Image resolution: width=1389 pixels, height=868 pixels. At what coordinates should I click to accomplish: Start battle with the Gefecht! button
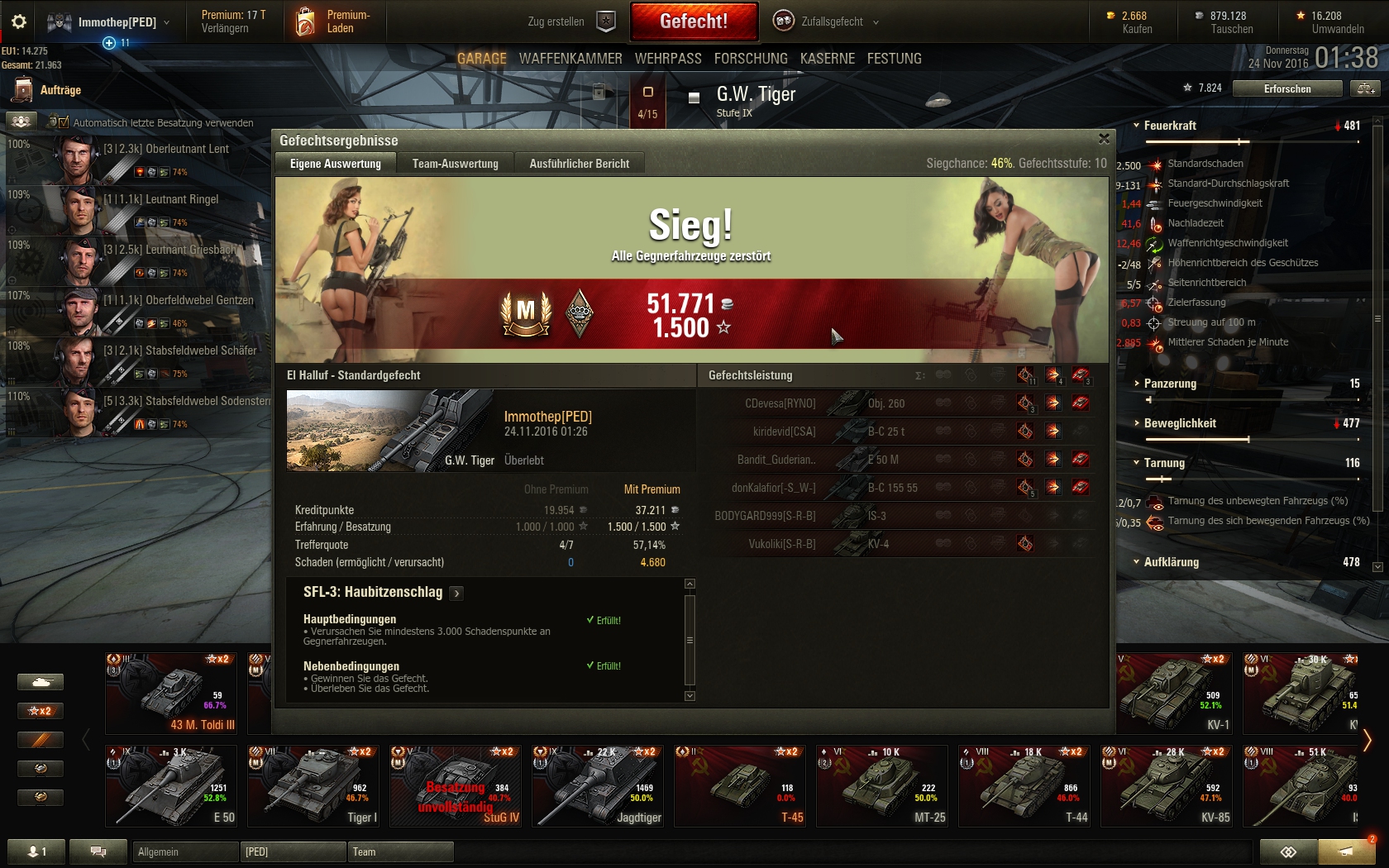tap(694, 21)
